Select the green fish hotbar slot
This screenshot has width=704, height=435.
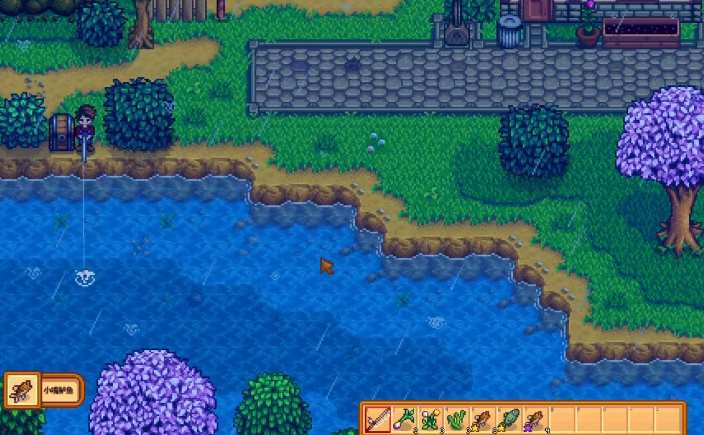(508, 419)
